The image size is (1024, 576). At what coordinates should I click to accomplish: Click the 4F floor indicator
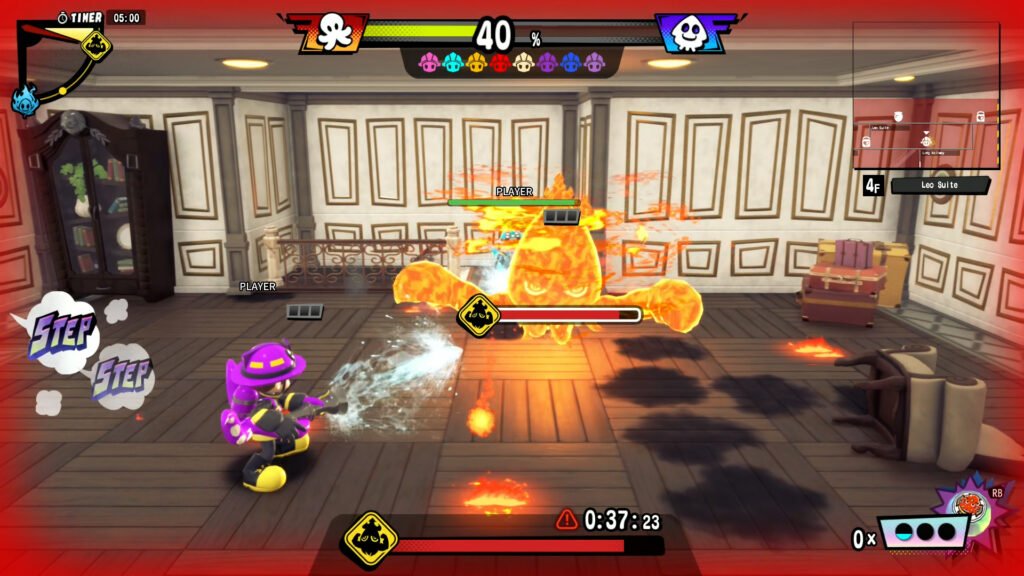click(872, 185)
